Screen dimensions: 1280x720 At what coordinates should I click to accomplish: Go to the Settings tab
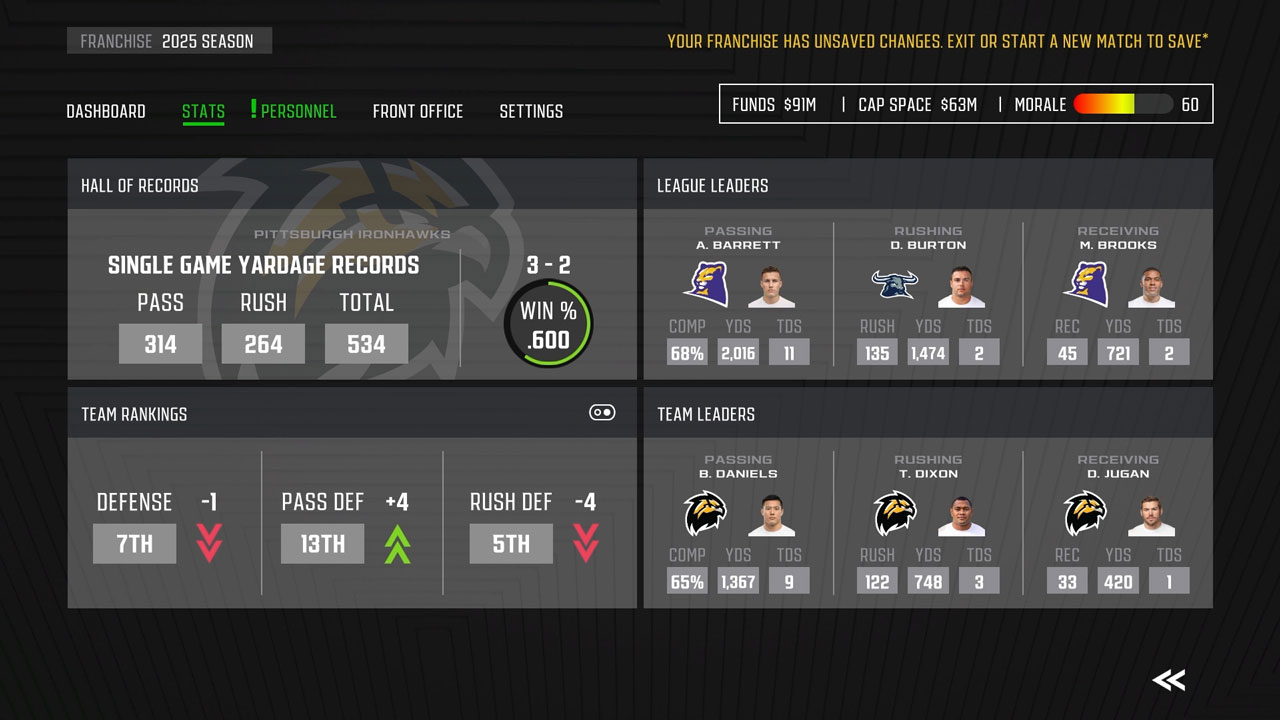click(531, 111)
